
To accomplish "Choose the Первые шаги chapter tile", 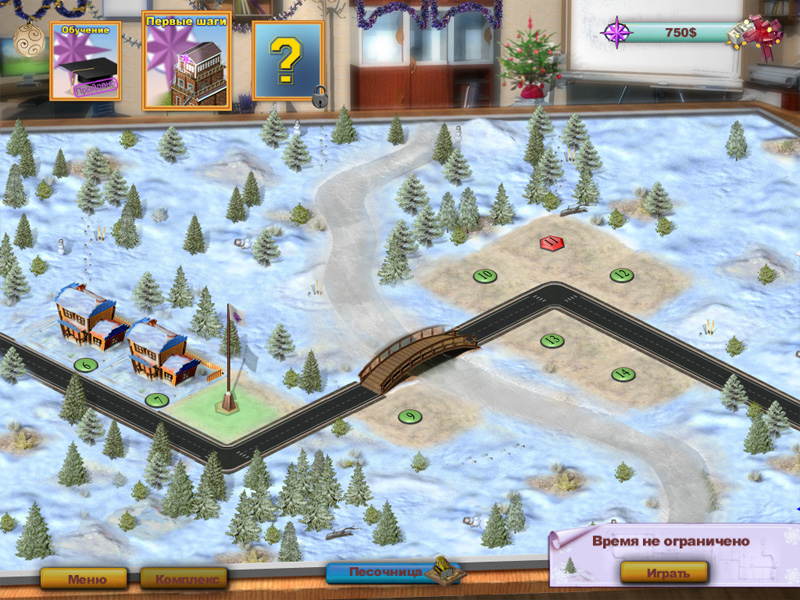I will click(x=187, y=60).
